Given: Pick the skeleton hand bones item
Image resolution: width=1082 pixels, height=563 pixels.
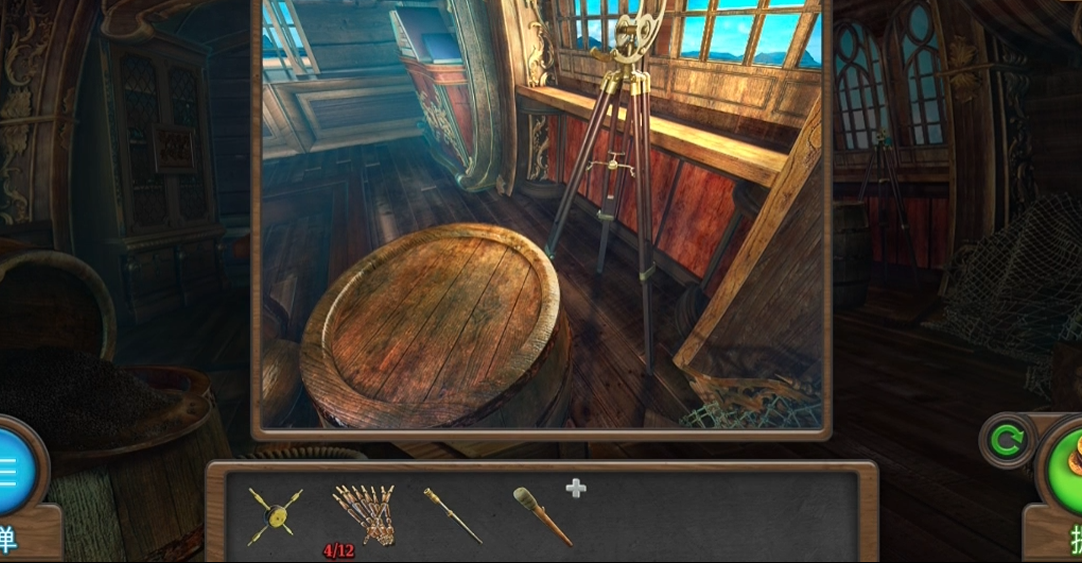Looking at the screenshot, I should [x=363, y=513].
